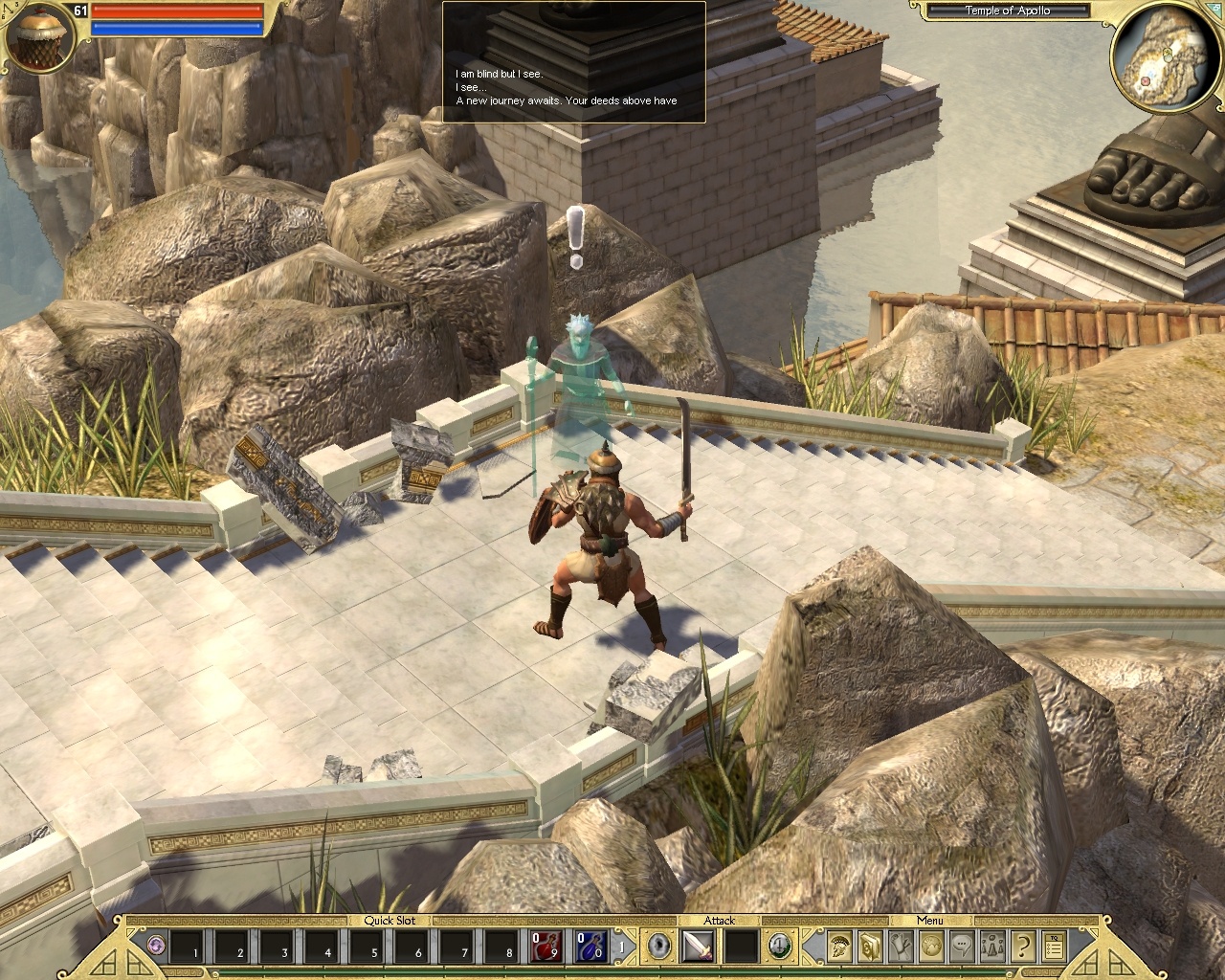1225x980 pixels.
Task: Click the Menu label on the action bar
Action: coord(930,920)
